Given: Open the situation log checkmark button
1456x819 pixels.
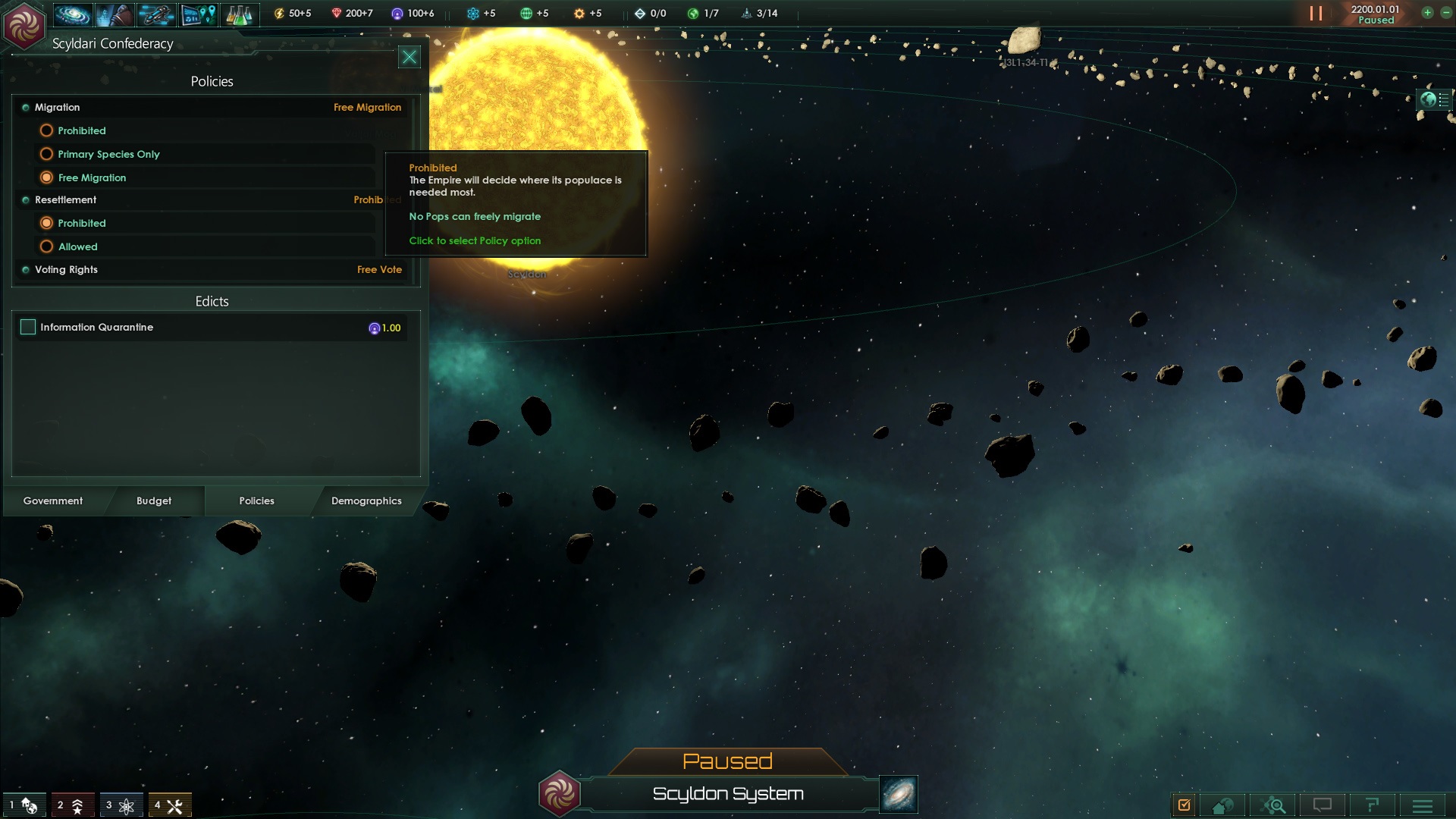Looking at the screenshot, I should [1184, 805].
